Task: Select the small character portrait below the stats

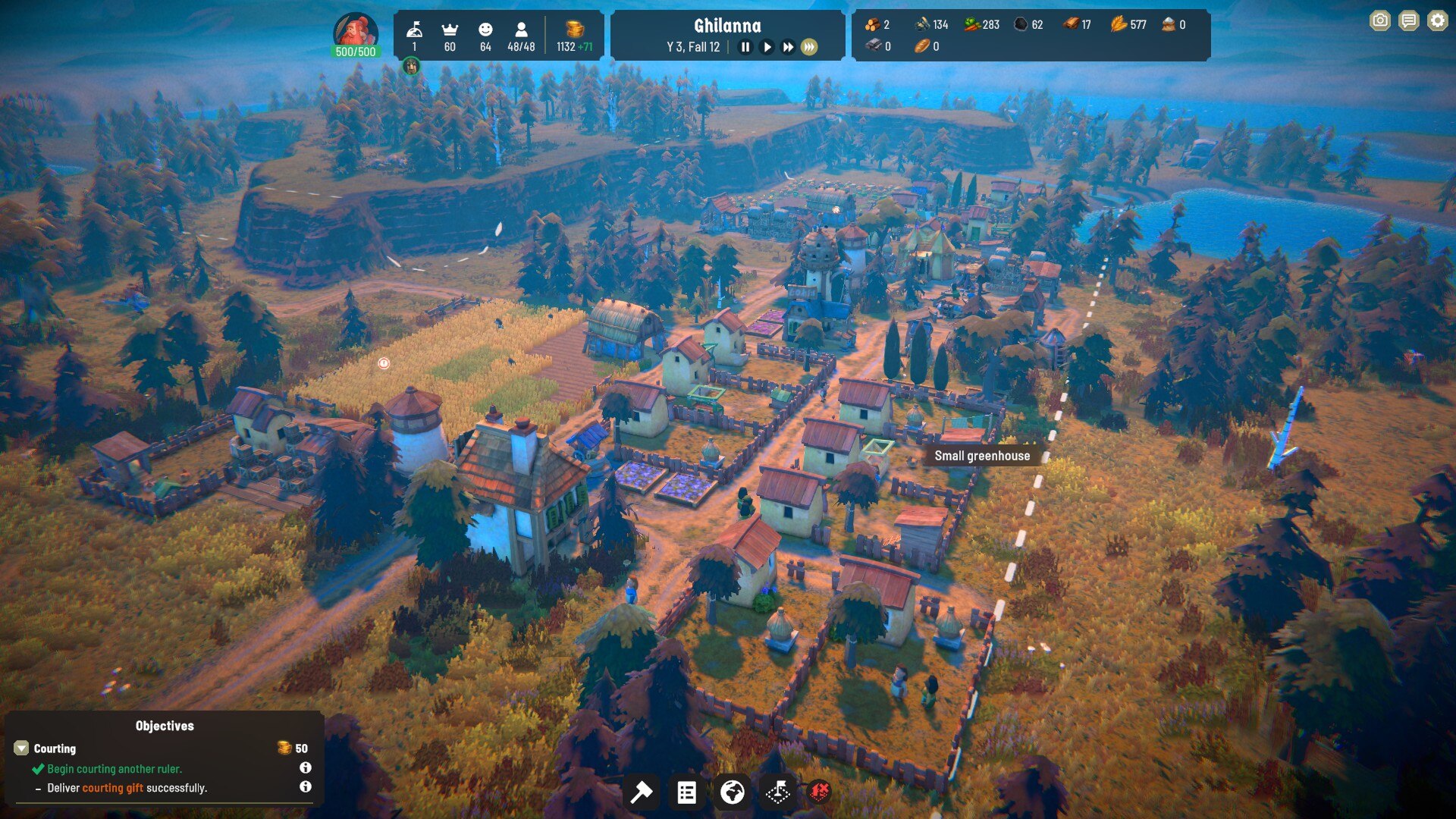Action: (411, 67)
